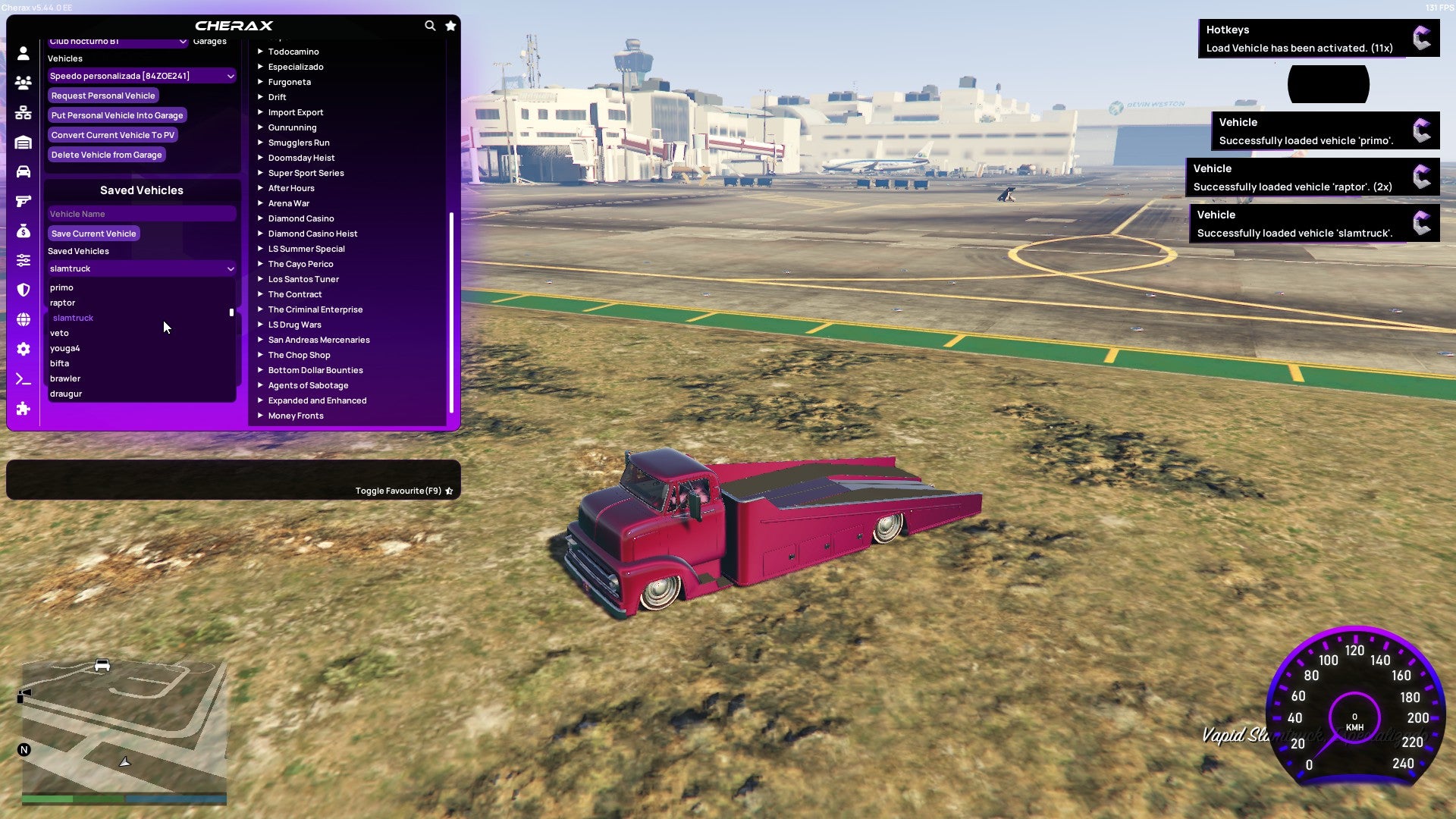Open the Settings gear icon
Screen dimensions: 1456x819
click(23, 348)
